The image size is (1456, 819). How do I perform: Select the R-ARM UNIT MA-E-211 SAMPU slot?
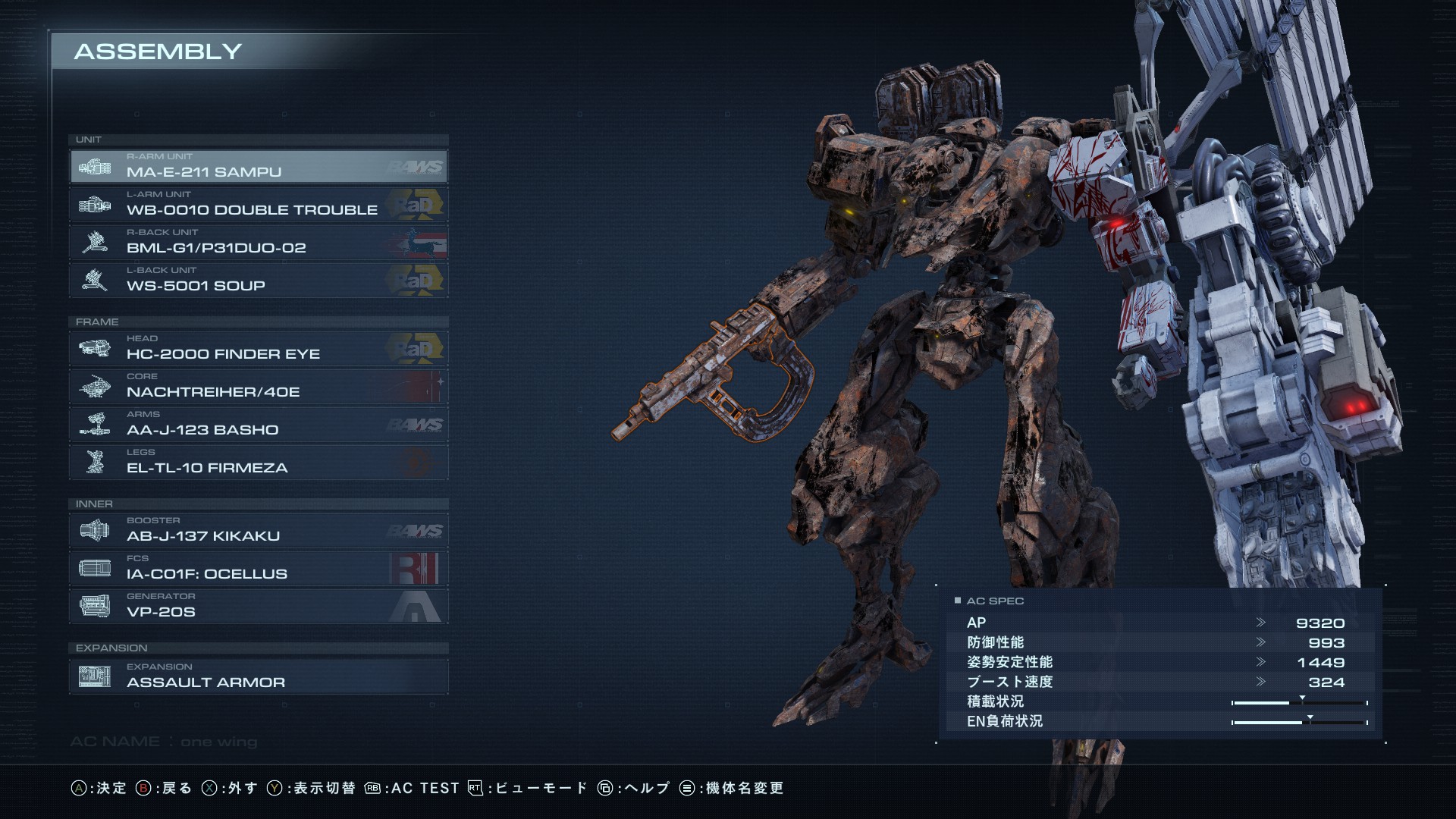(258, 167)
